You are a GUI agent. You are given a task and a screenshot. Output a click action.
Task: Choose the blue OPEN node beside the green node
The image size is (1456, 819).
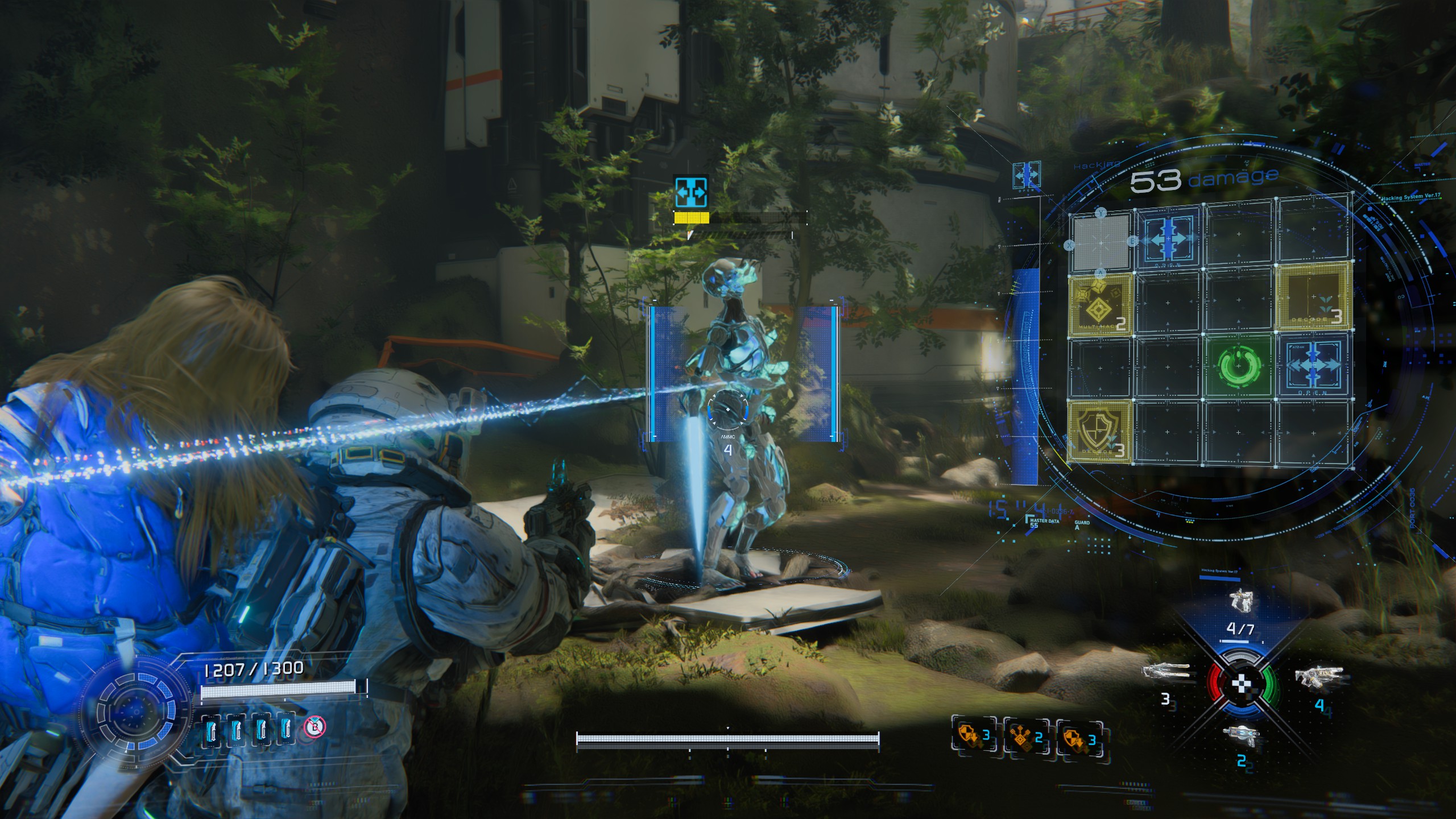click(1314, 364)
